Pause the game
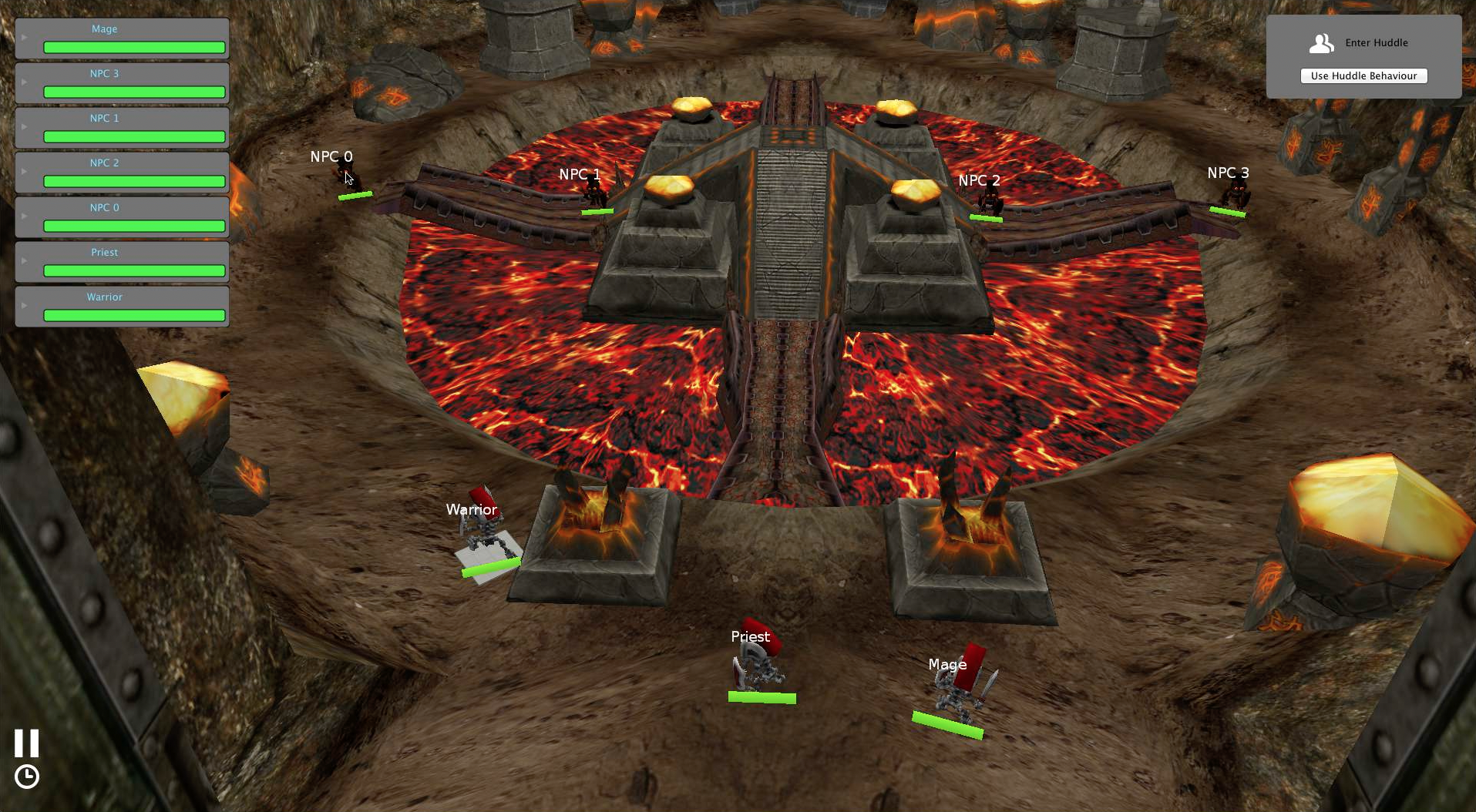1476x812 pixels. tap(26, 743)
